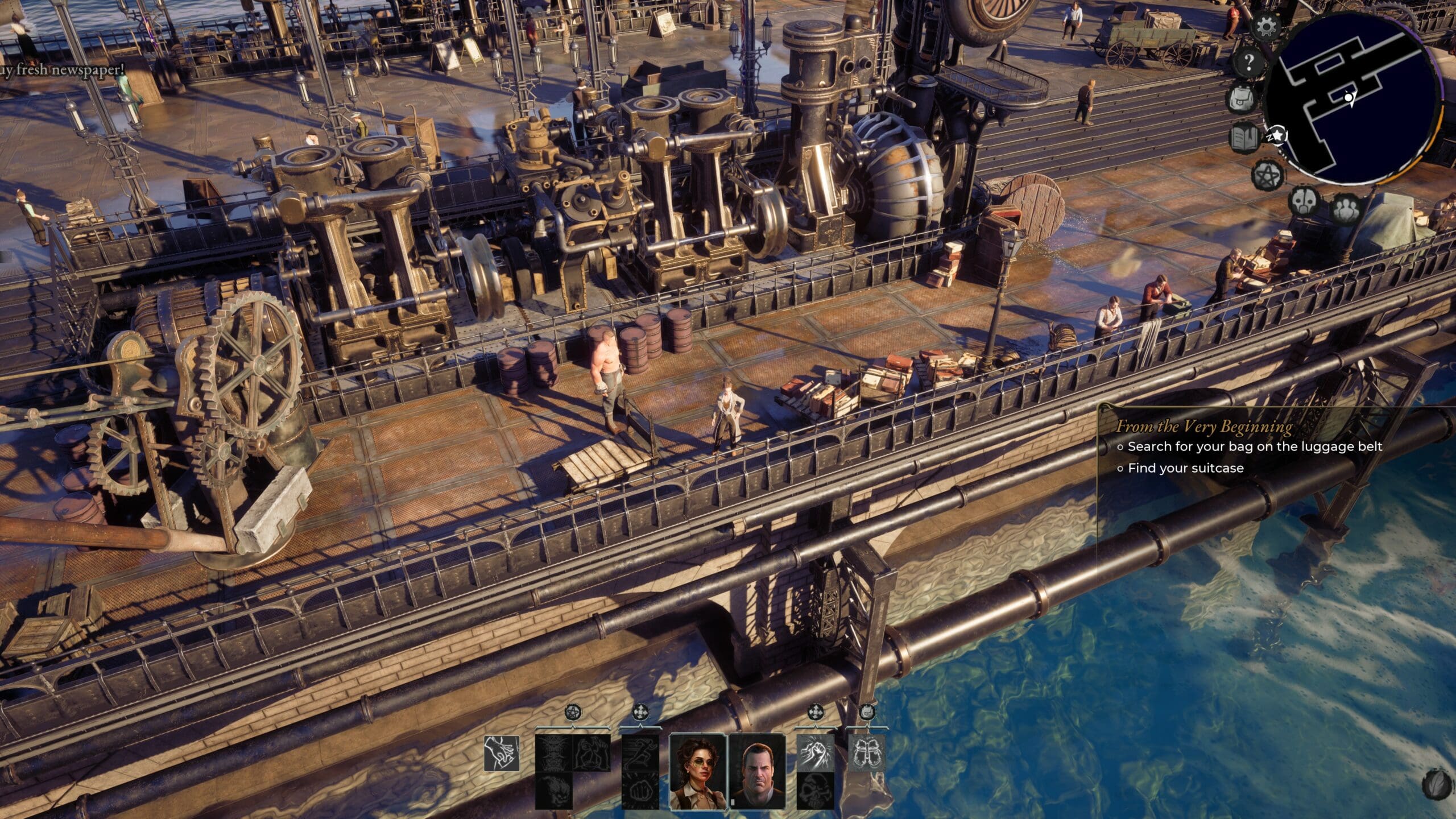Click the "Search for your bag" objective
Screen dimensions: 1456x819
tap(1254, 446)
